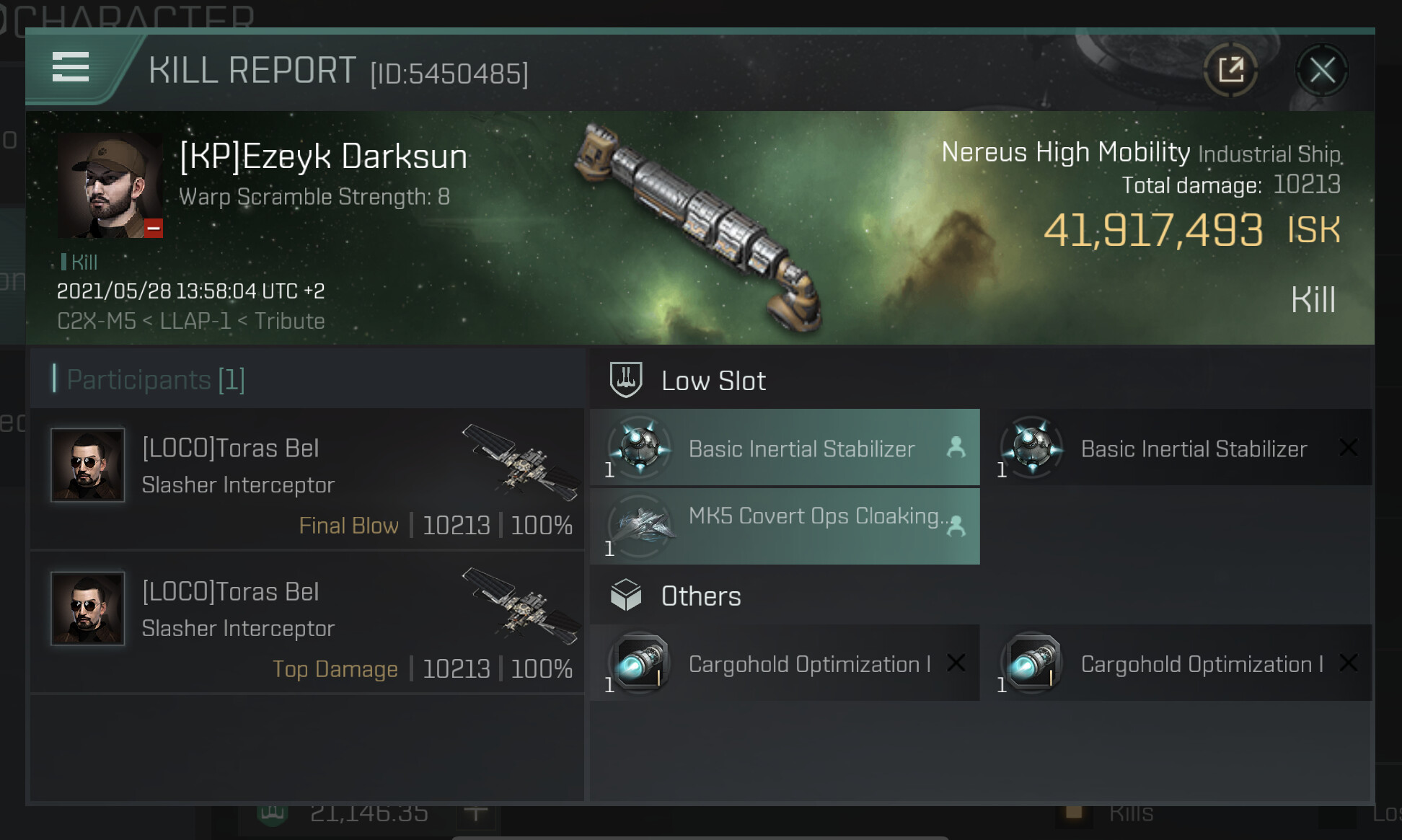Show the Participants list header
The height and width of the screenshot is (840, 1402).
156,379
